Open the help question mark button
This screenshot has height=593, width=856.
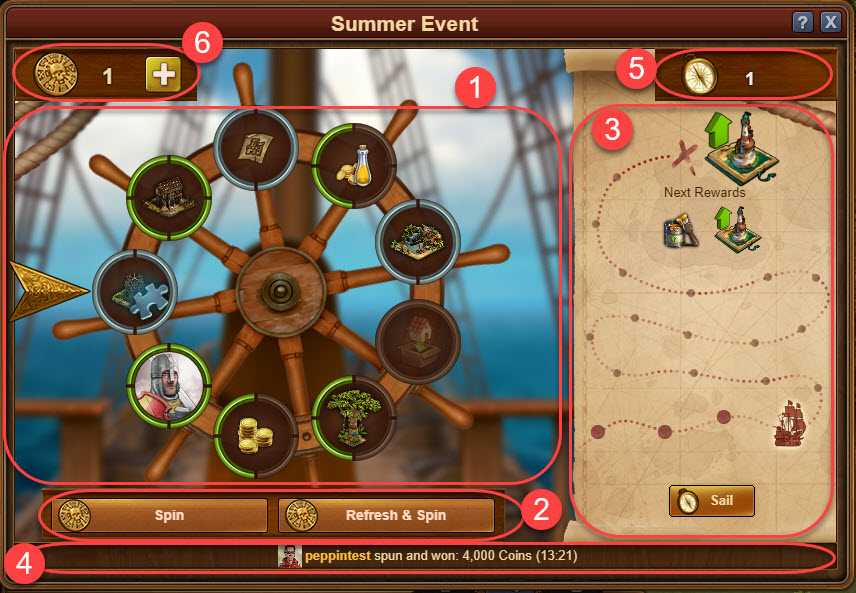(802, 22)
